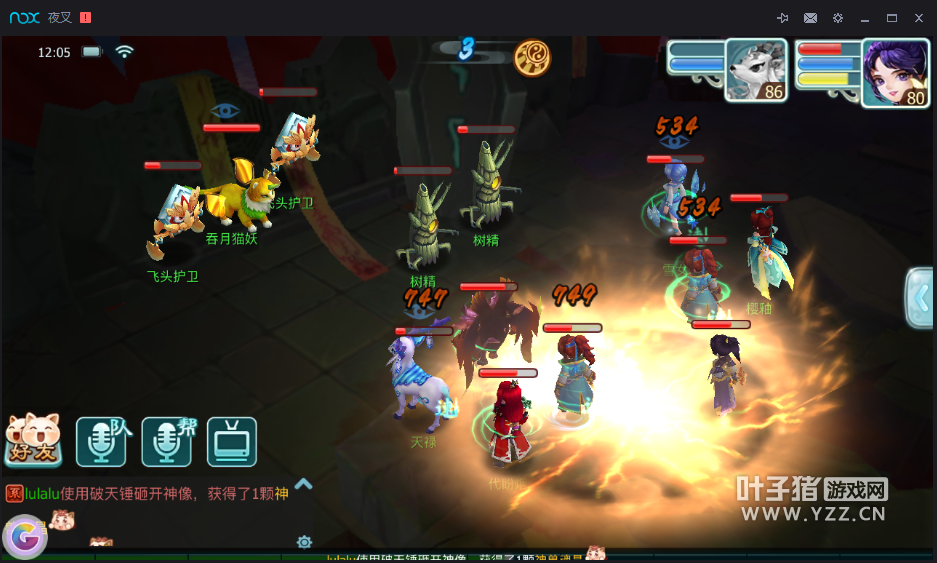
Task: Select the level 86 pet portrait
Action: (755, 70)
